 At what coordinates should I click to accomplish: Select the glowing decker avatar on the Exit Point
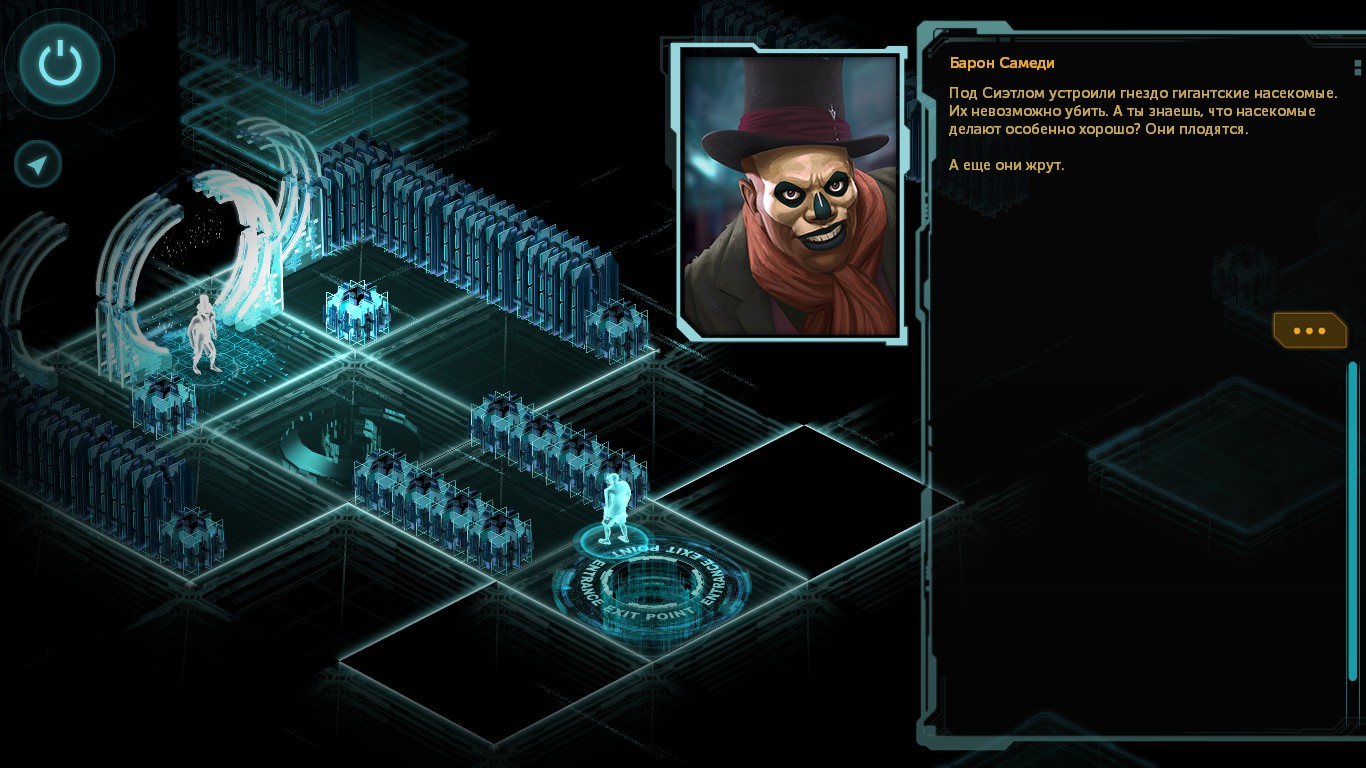point(615,500)
